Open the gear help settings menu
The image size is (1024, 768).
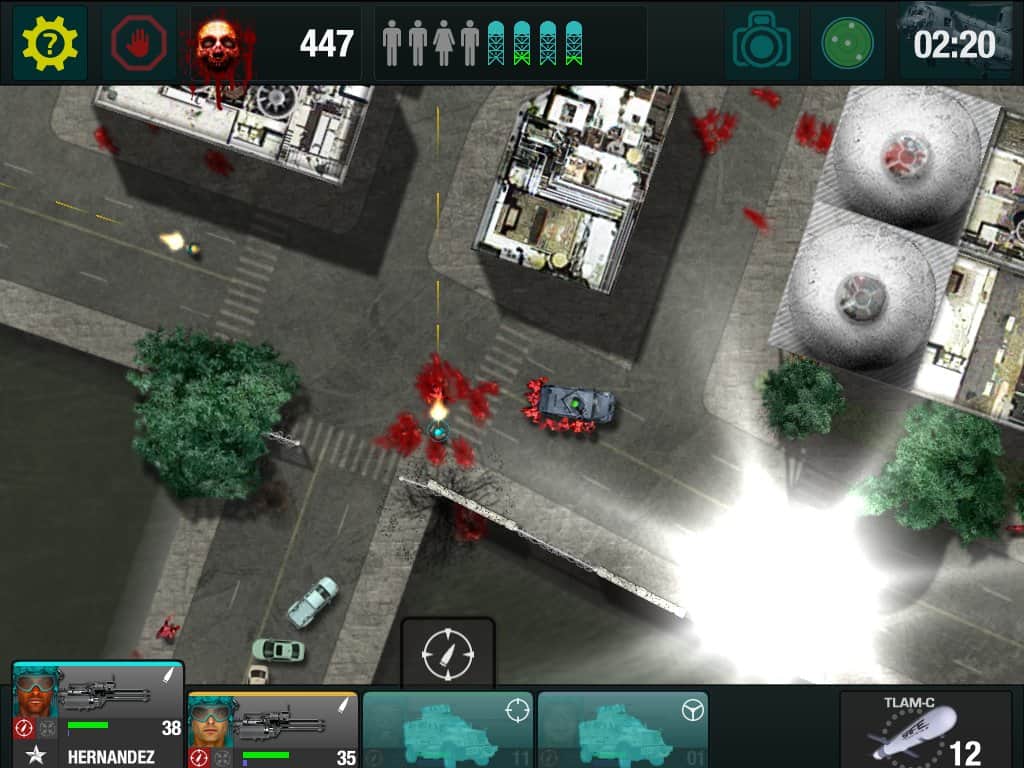pos(49,43)
